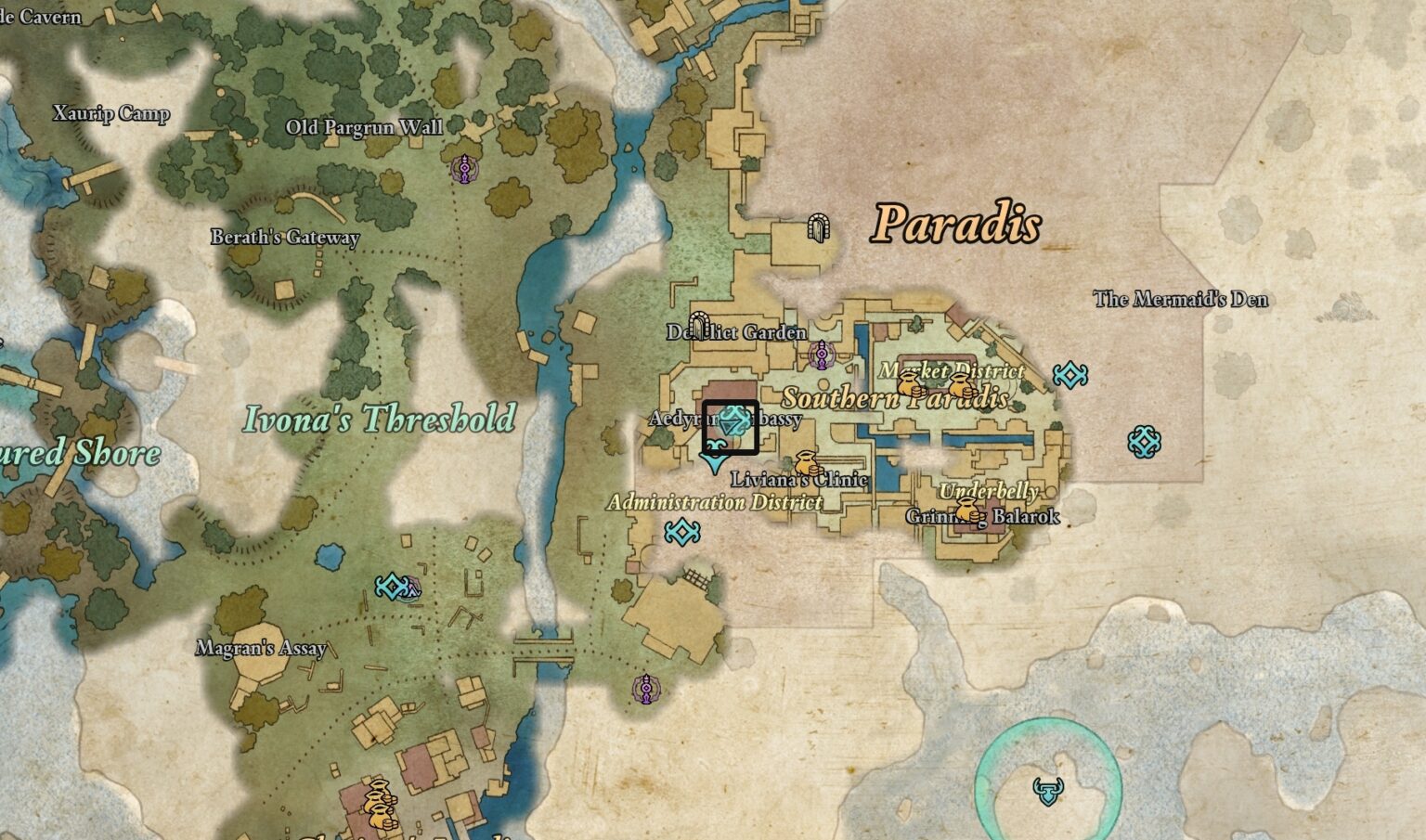Open the Grinning Balarok merchant marker
Viewport: 1426px width, 840px height.
(968, 509)
